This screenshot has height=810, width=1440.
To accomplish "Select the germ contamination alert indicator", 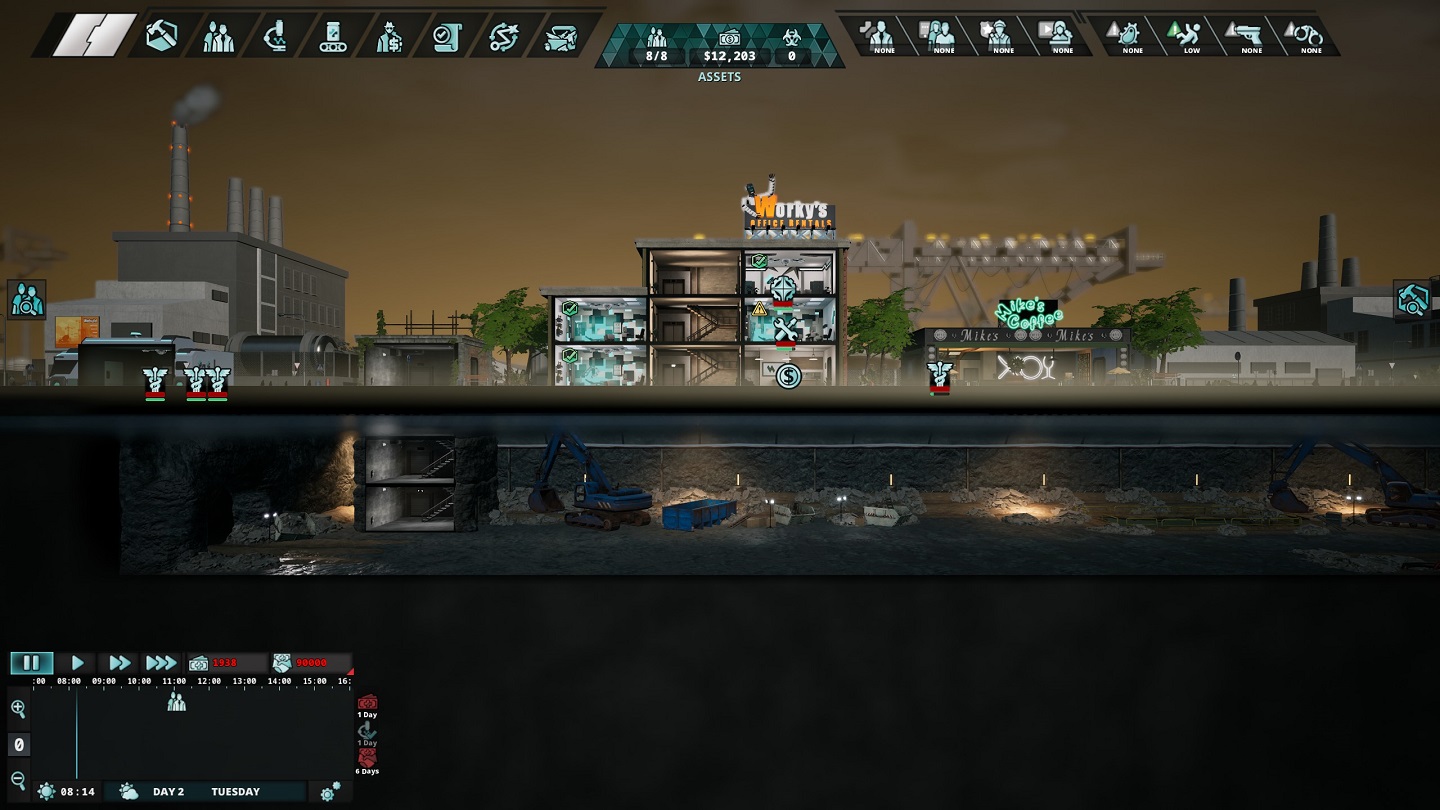I will [x=1131, y=36].
